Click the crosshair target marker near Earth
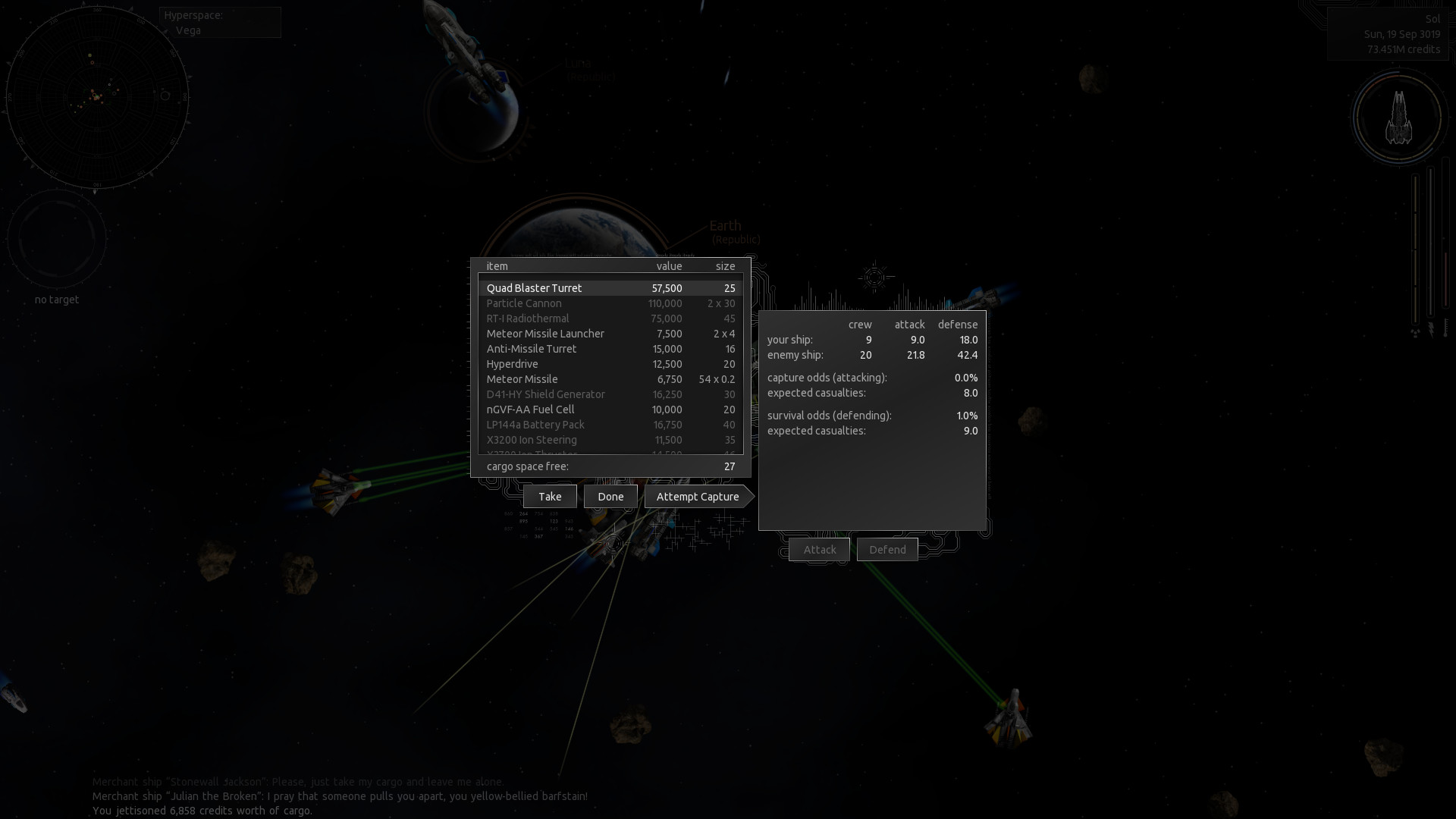 [874, 278]
